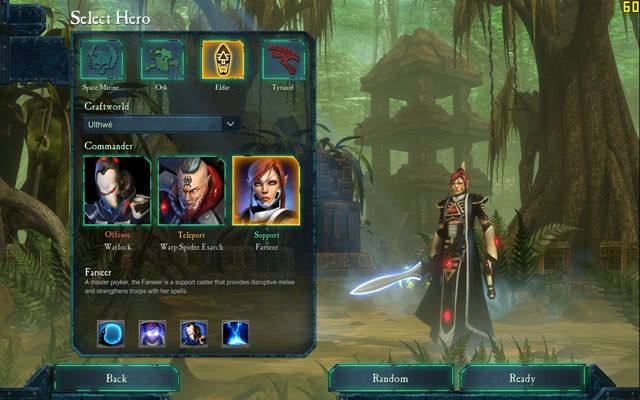Go back with the Back button
The height and width of the screenshot is (400, 640).
point(116,379)
